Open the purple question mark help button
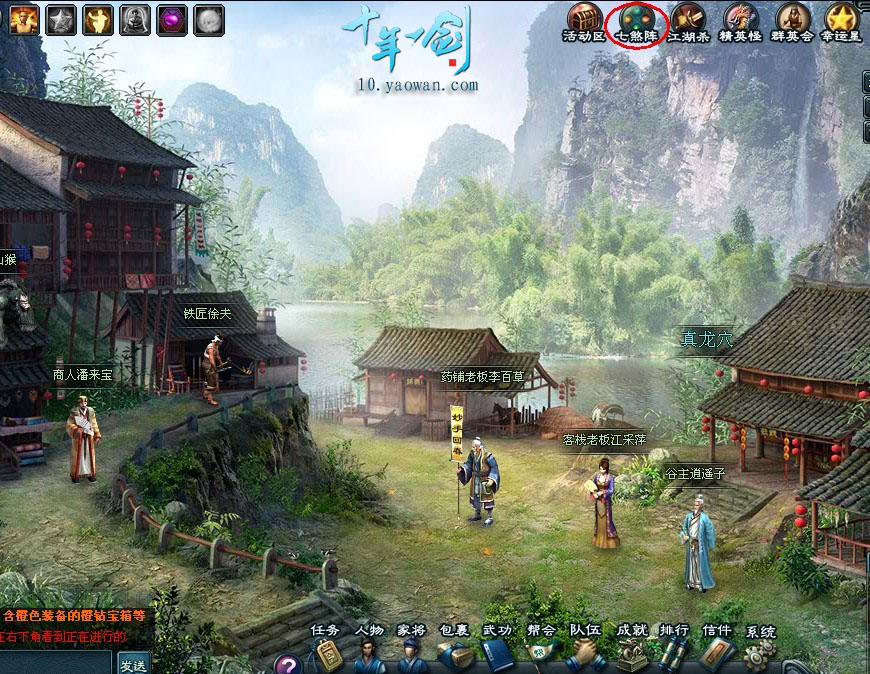This screenshot has height=674, width=870. pos(288,664)
